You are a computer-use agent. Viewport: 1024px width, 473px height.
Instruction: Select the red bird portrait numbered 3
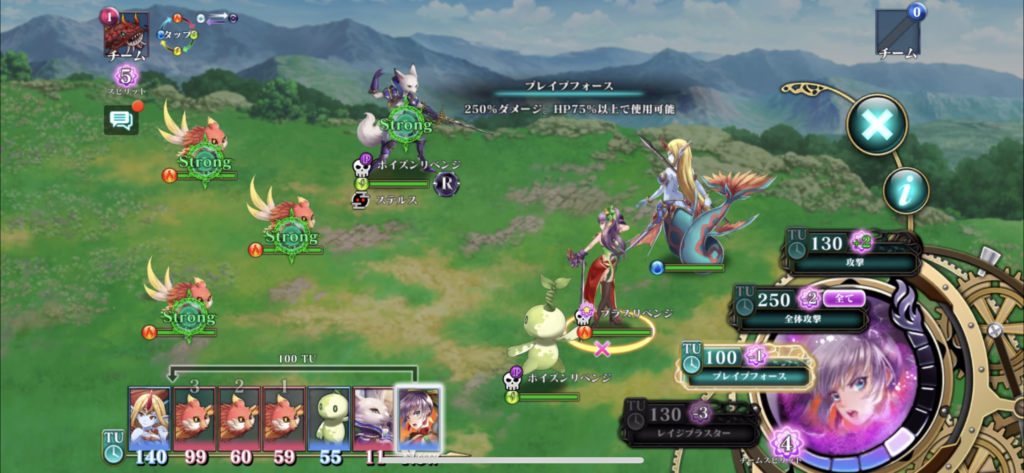click(x=194, y=418)
